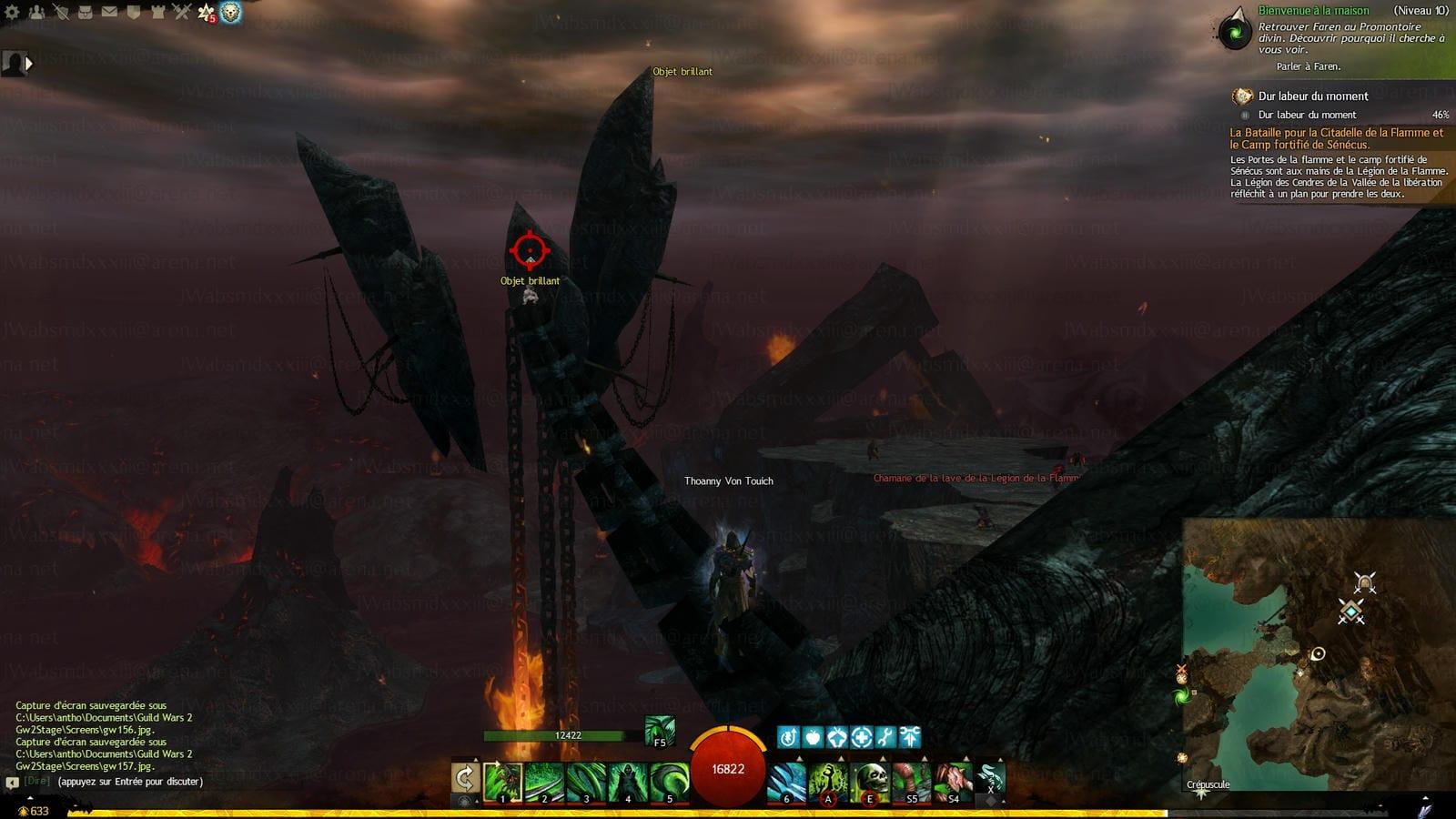The width and height of the screenshot is (1456, 819).
Task: Open the inventory bag icon
Action: [x=85, y=12]
